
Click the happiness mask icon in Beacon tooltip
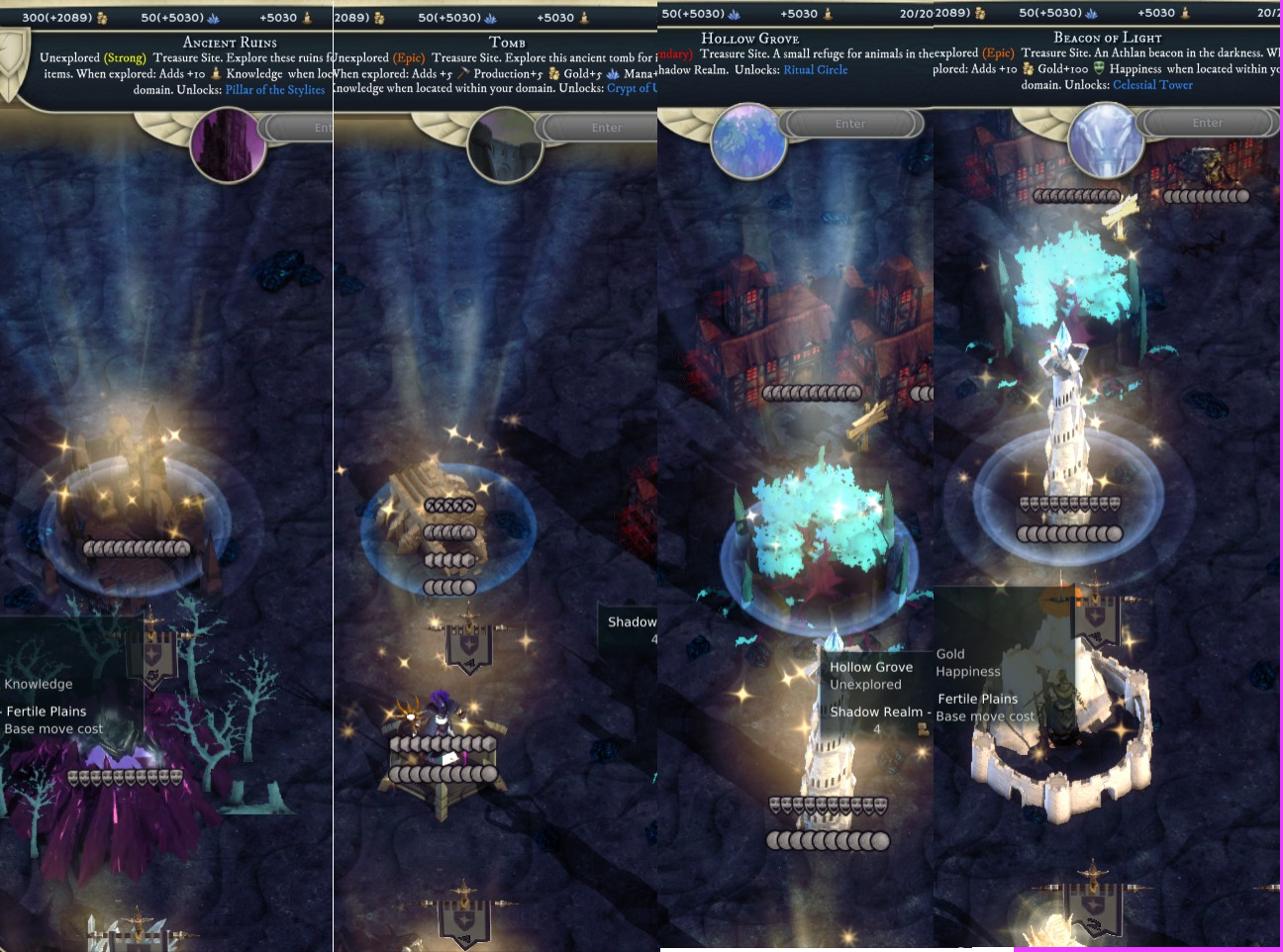pos(1101,68)
